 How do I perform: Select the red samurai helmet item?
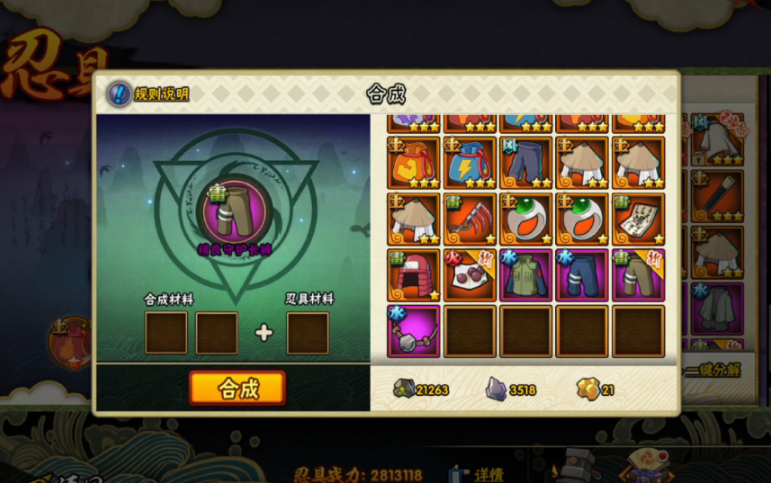pos(414,274)
